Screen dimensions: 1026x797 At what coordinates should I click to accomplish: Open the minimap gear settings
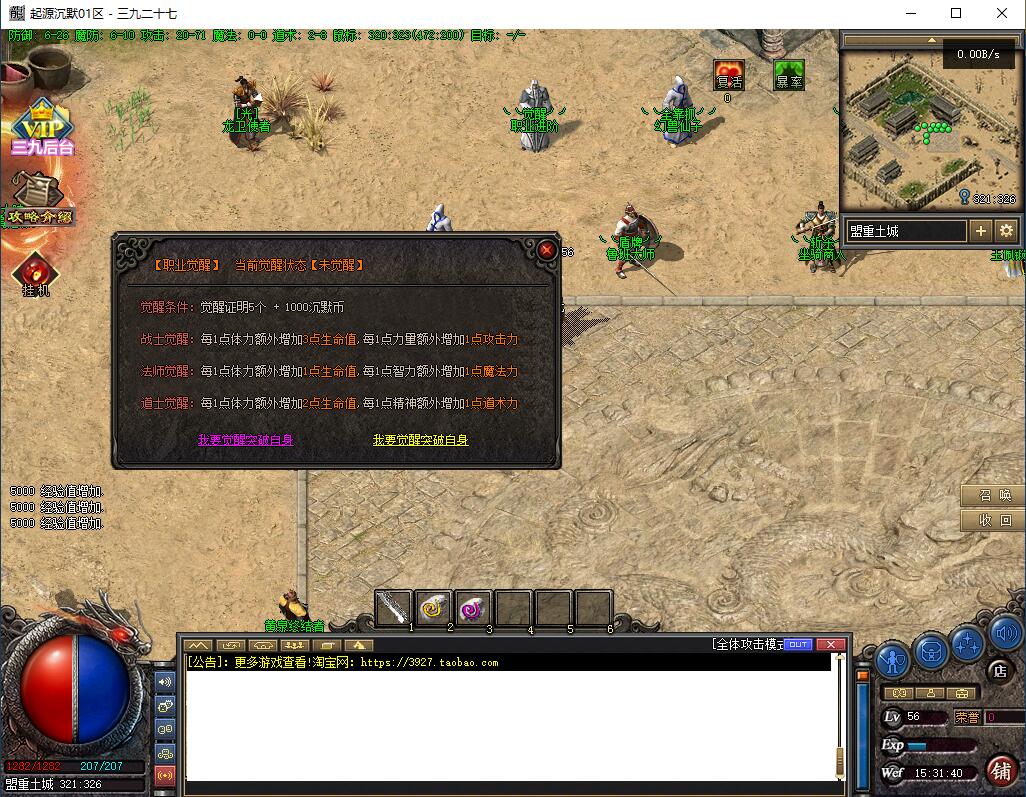pos(1006,231)
